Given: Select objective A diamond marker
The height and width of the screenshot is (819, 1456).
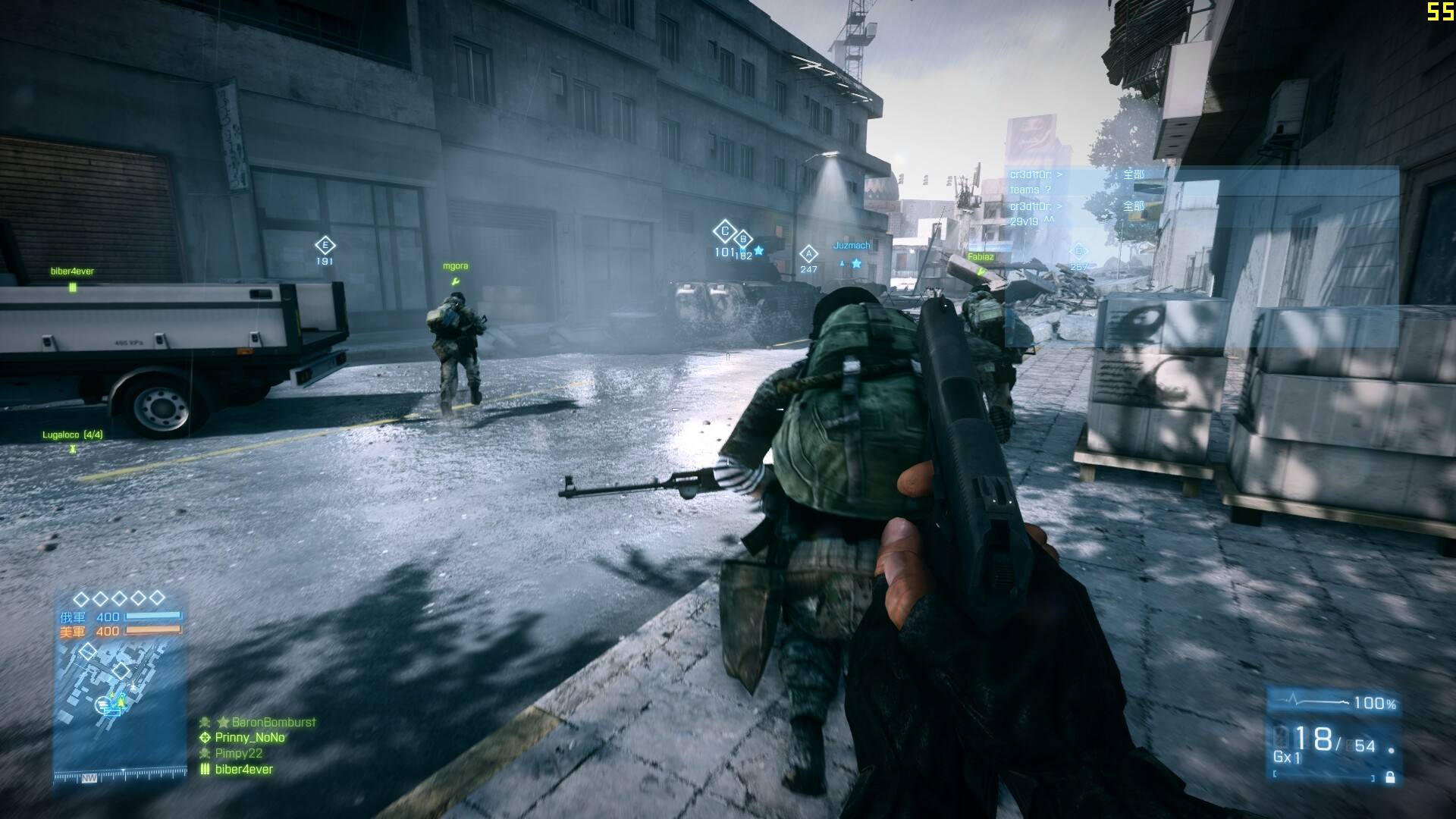Looking at the screenshot, I should point(808,254).
